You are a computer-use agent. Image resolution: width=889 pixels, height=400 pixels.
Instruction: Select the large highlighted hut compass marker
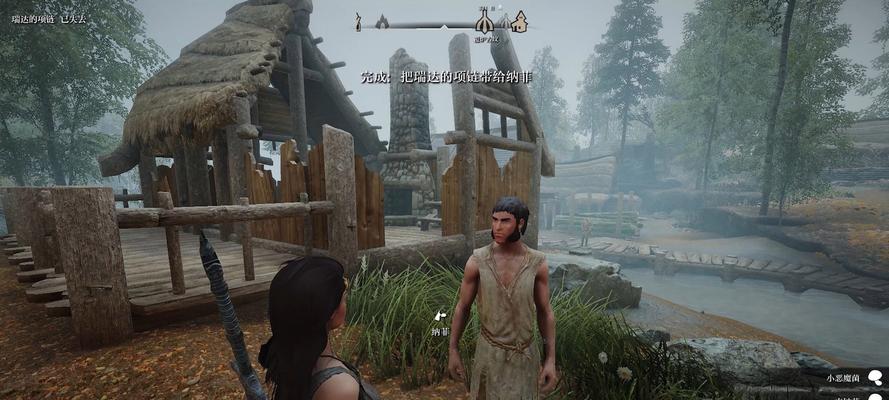(485, 20)
